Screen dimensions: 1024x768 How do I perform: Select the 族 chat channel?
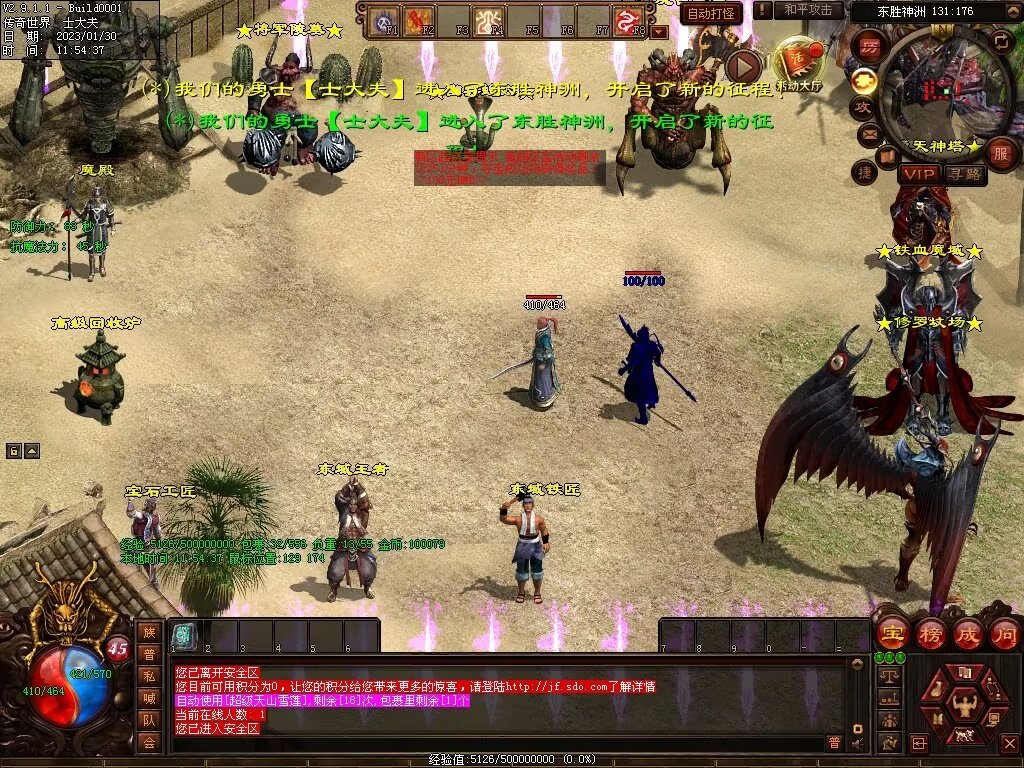pyautogui.click(x=149, y=632)
